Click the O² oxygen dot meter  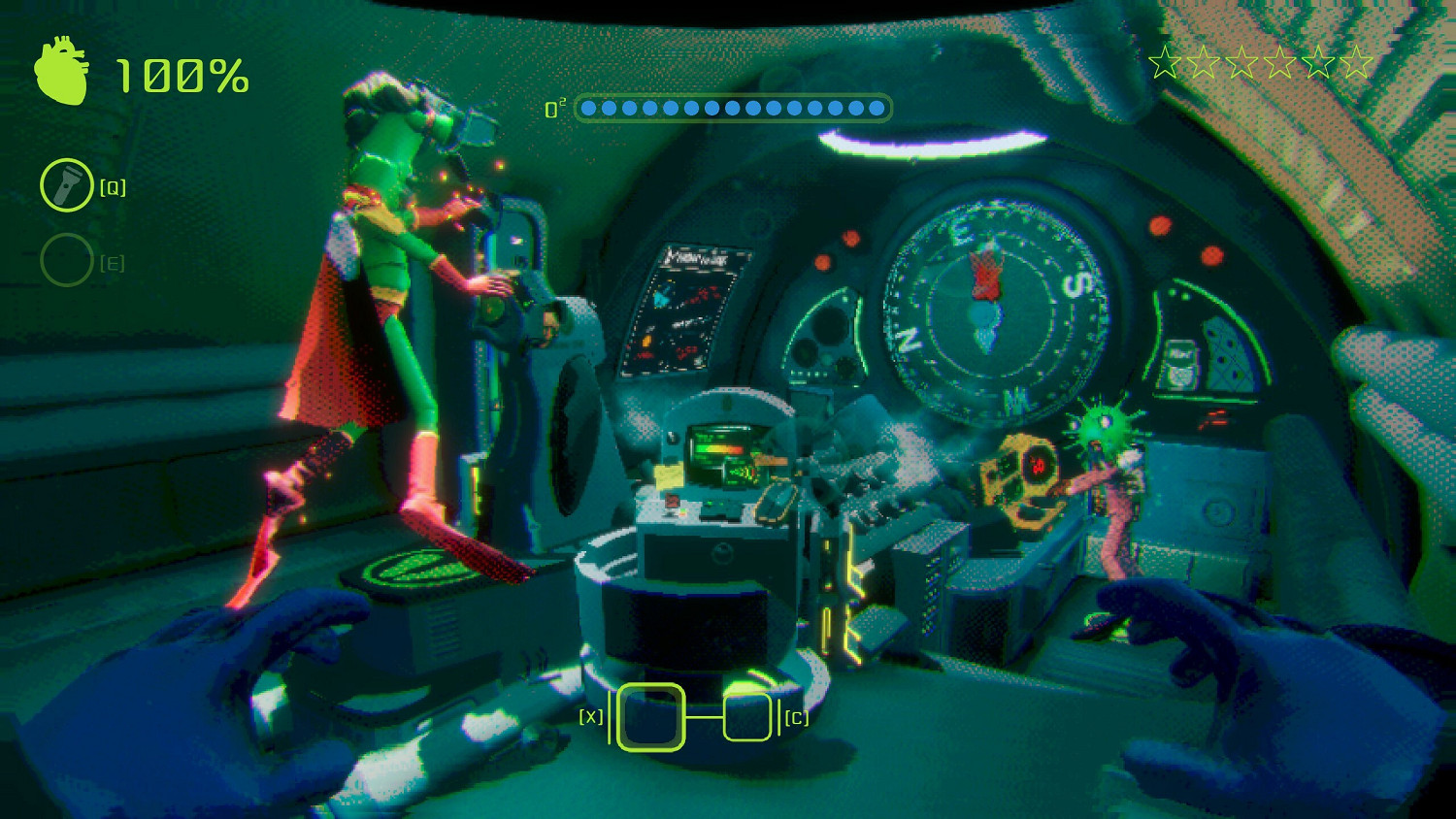pos(734,108)
